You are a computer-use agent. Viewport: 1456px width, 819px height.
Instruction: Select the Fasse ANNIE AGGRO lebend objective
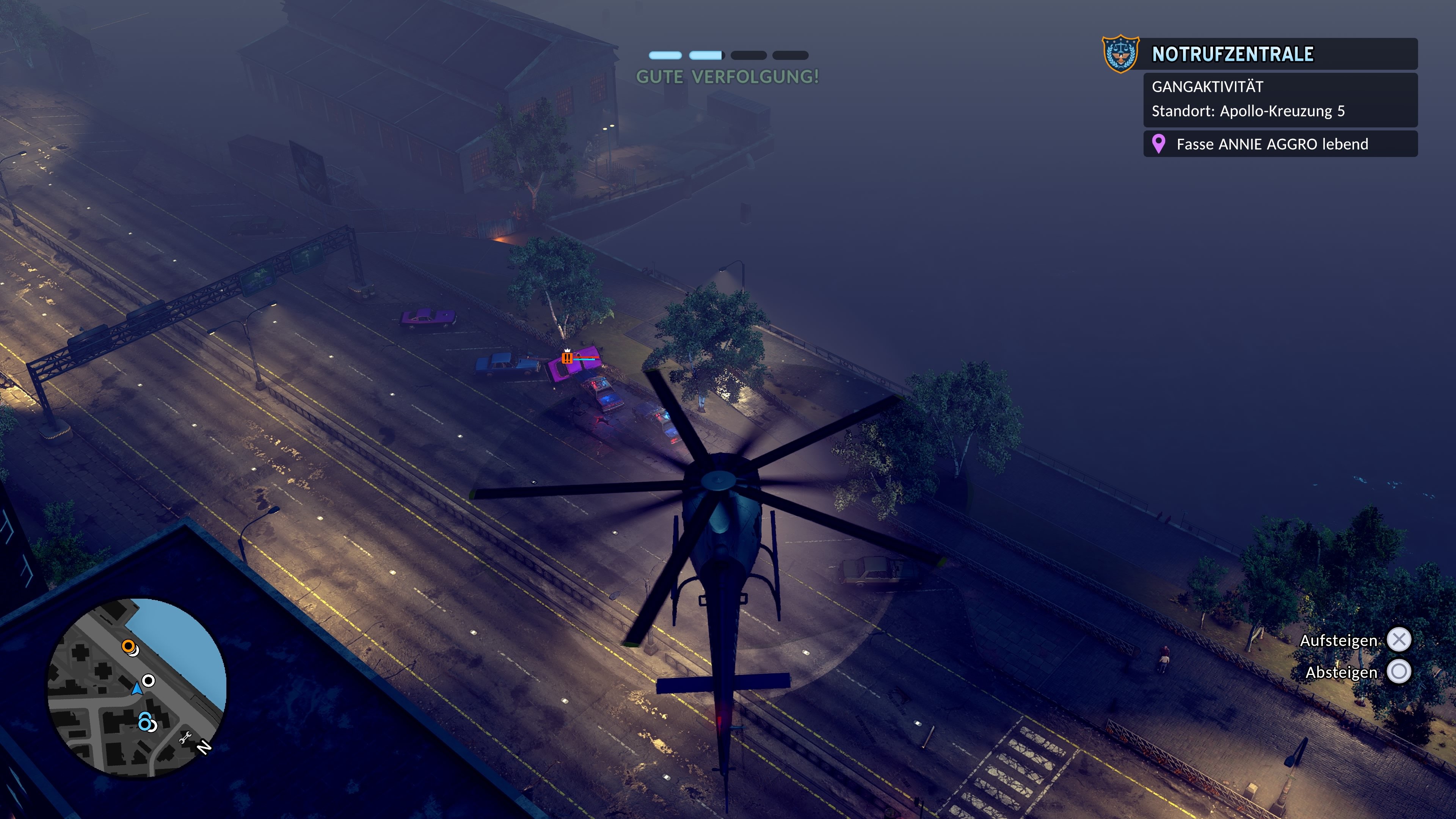tap(1280, 144)
